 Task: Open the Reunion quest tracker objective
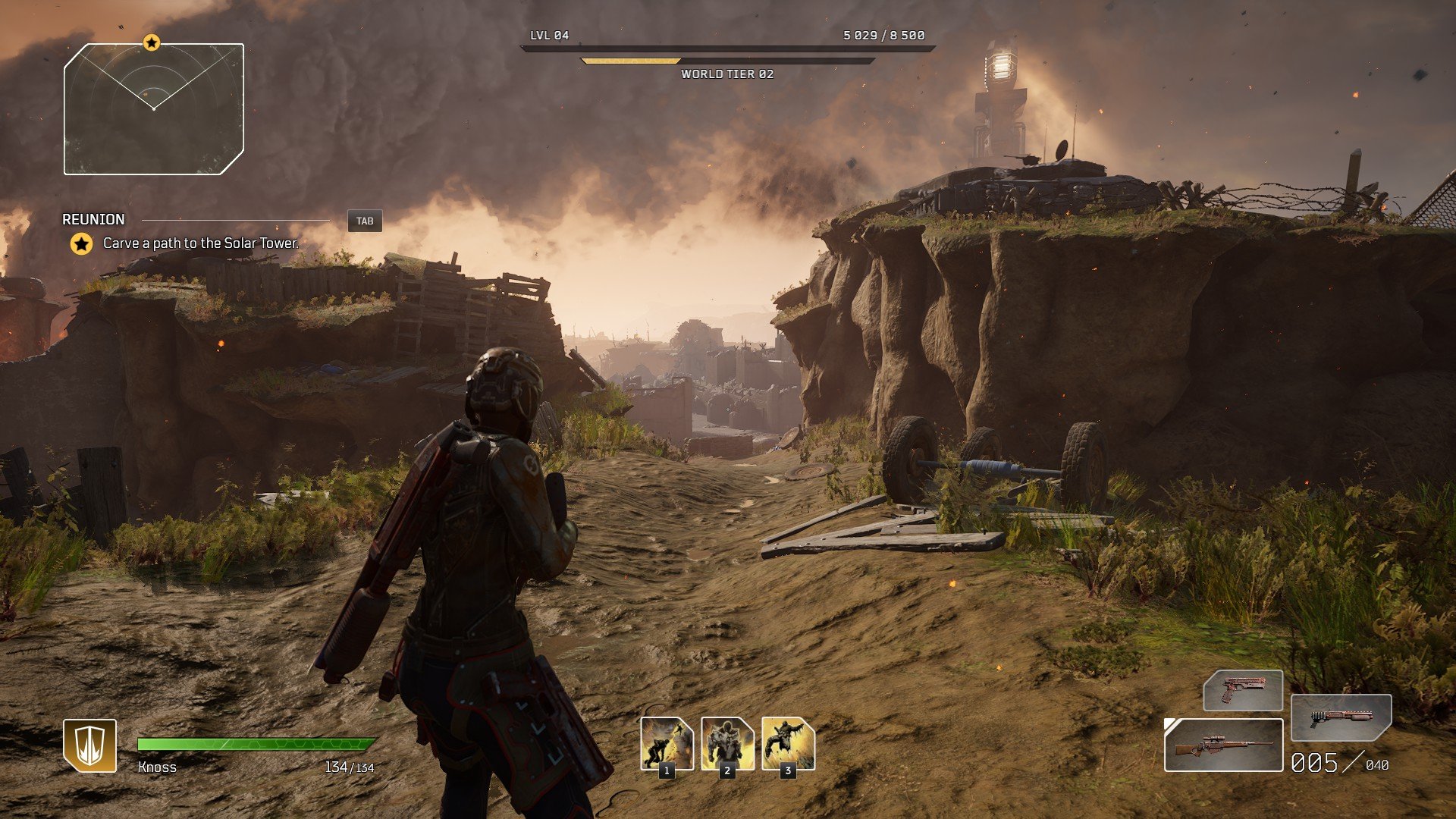(200, 243)
